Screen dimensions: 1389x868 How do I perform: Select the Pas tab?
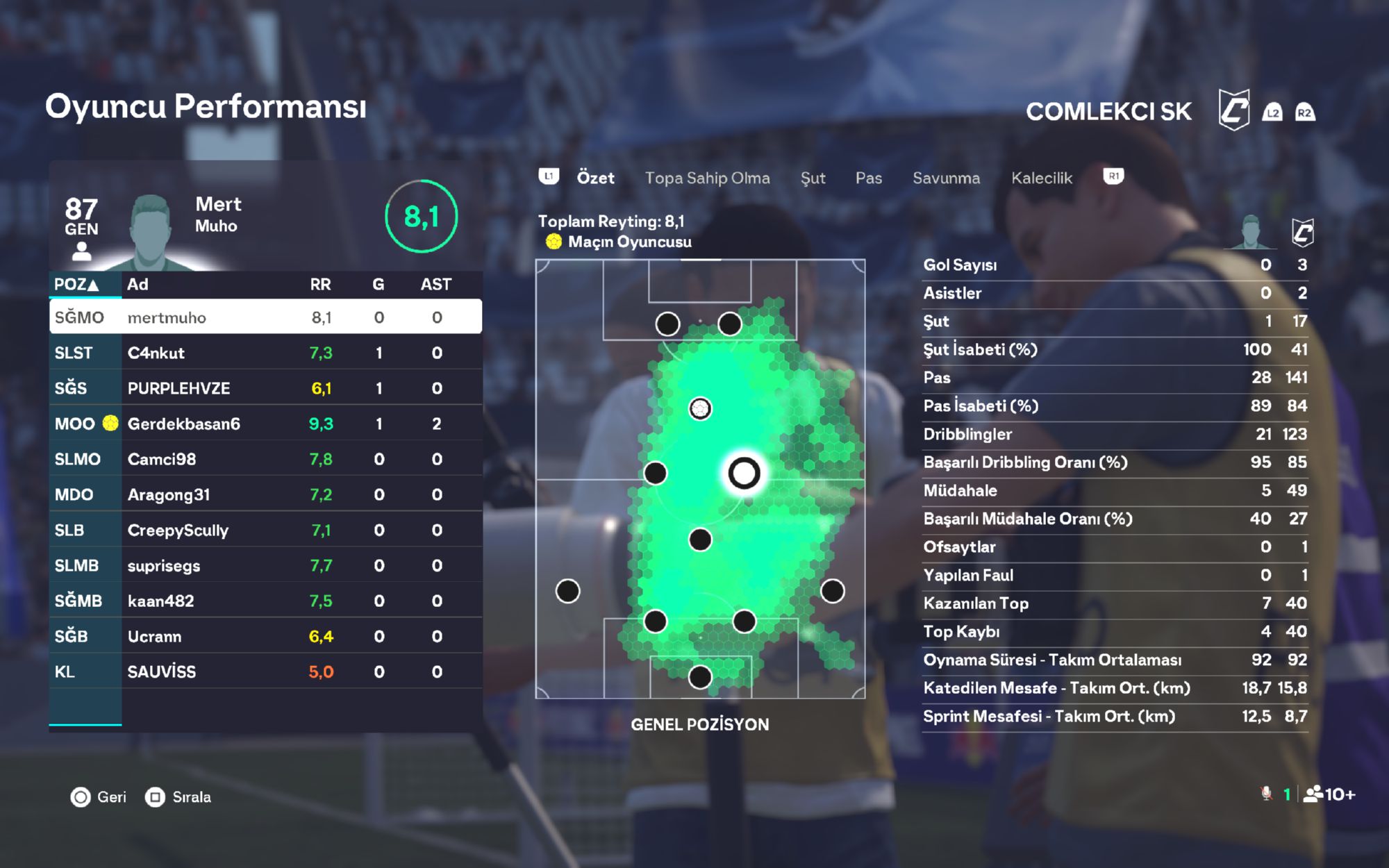pyautogui.click(x=868, y=178)
